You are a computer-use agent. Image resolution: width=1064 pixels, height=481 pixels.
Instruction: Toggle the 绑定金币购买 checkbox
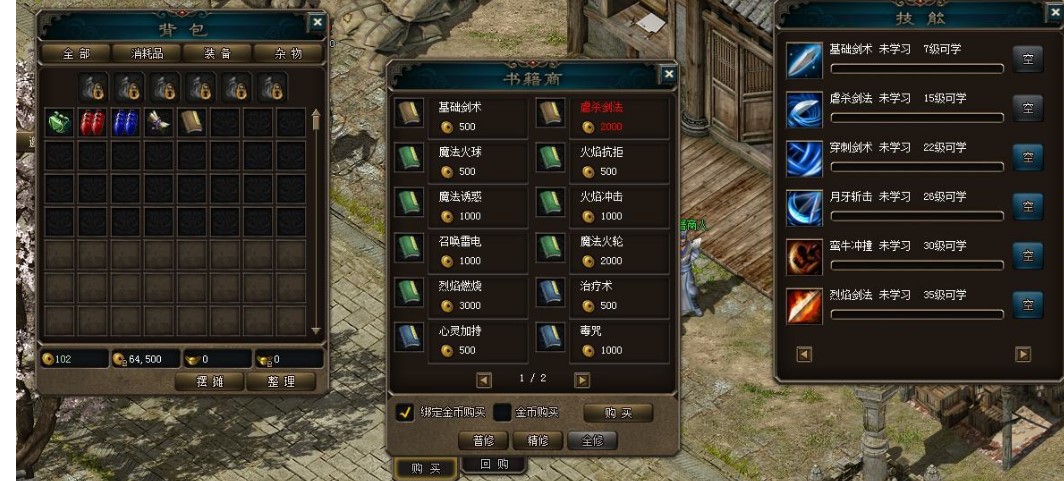coord(406,413)
